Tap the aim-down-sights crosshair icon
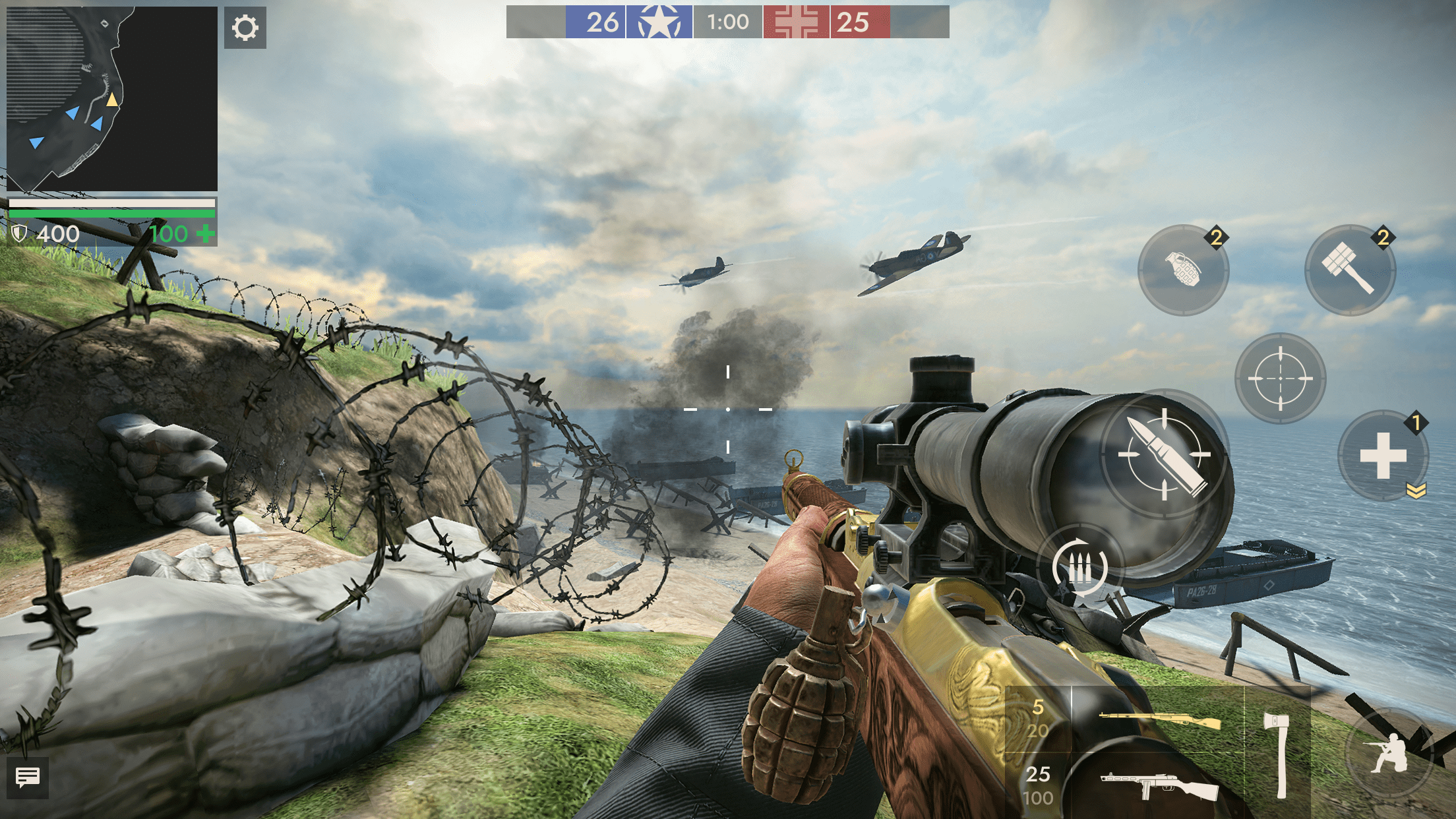This screenshot has width=1456, height=819. tap(1279, 379)
